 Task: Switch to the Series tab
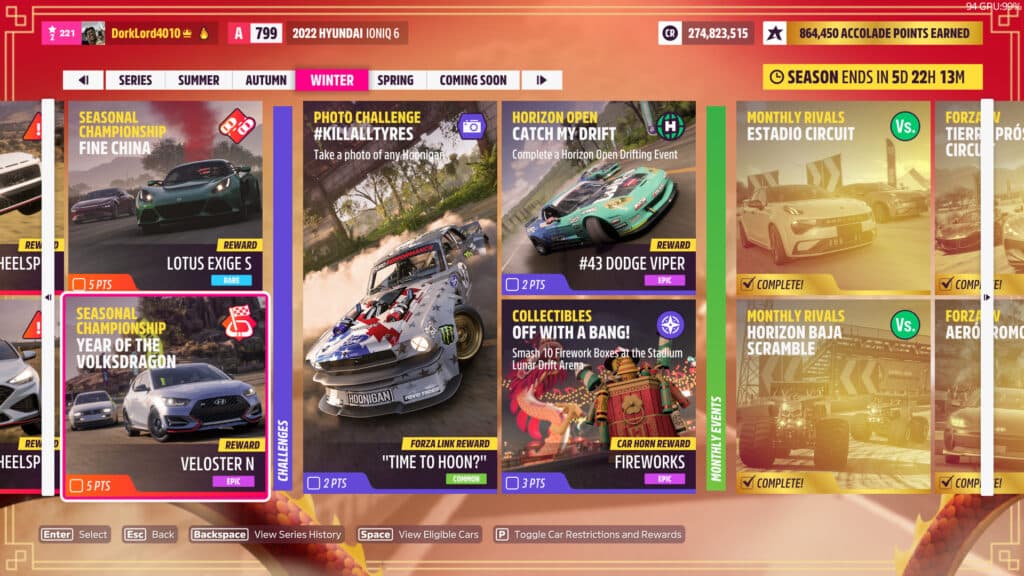coord(135,80)
